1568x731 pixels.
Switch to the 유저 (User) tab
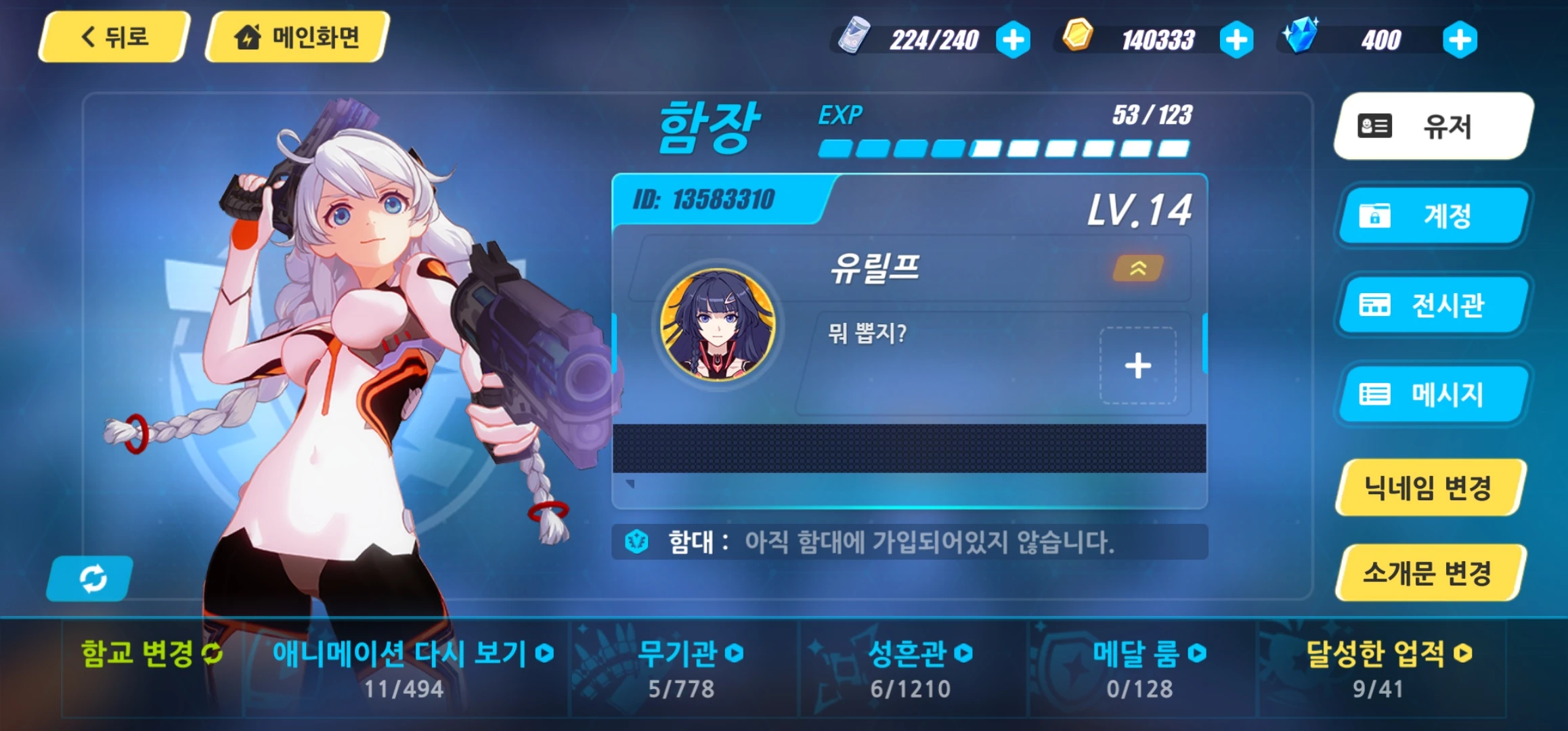[1431, 127]
